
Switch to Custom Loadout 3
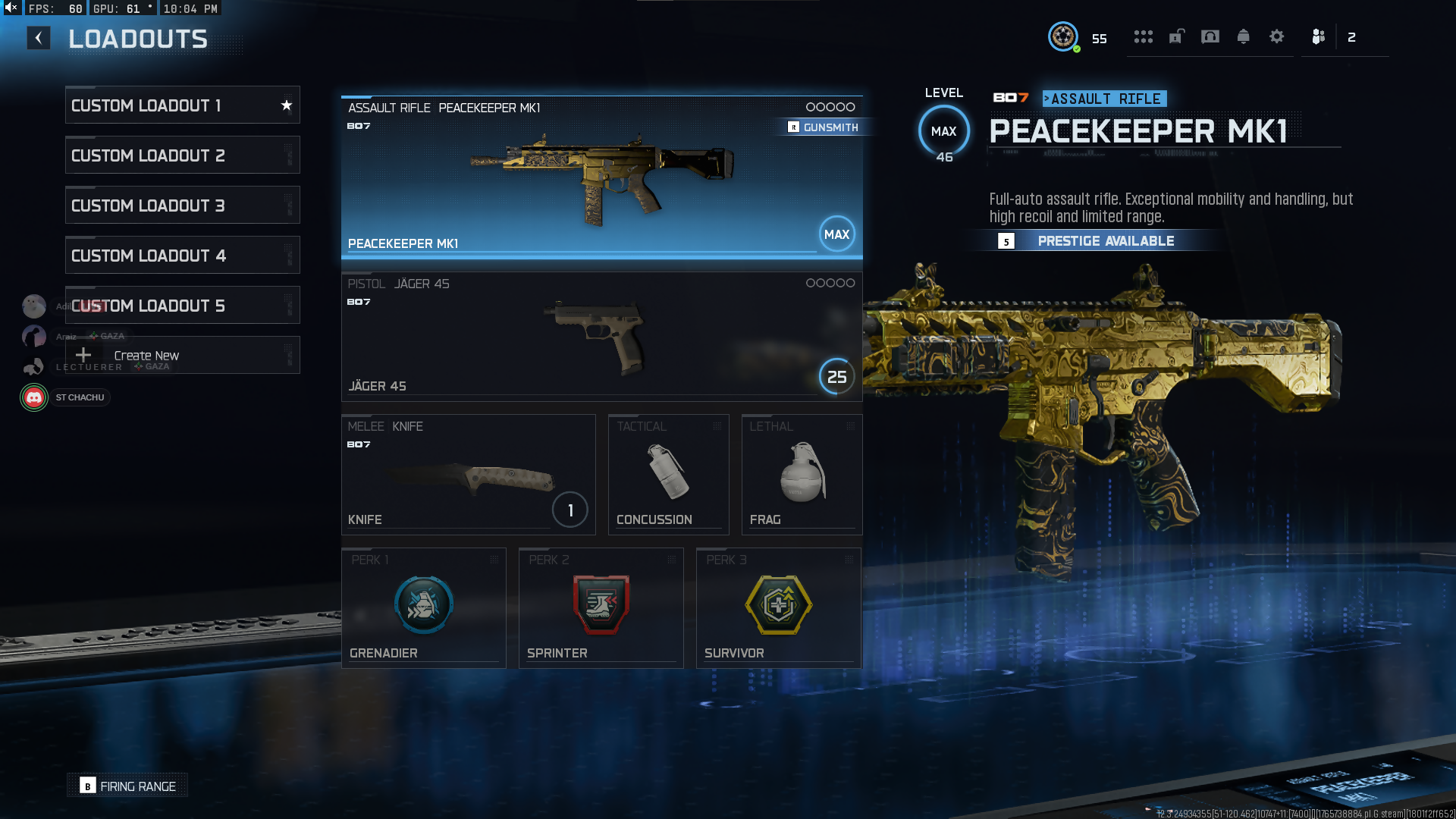[182, 206]
